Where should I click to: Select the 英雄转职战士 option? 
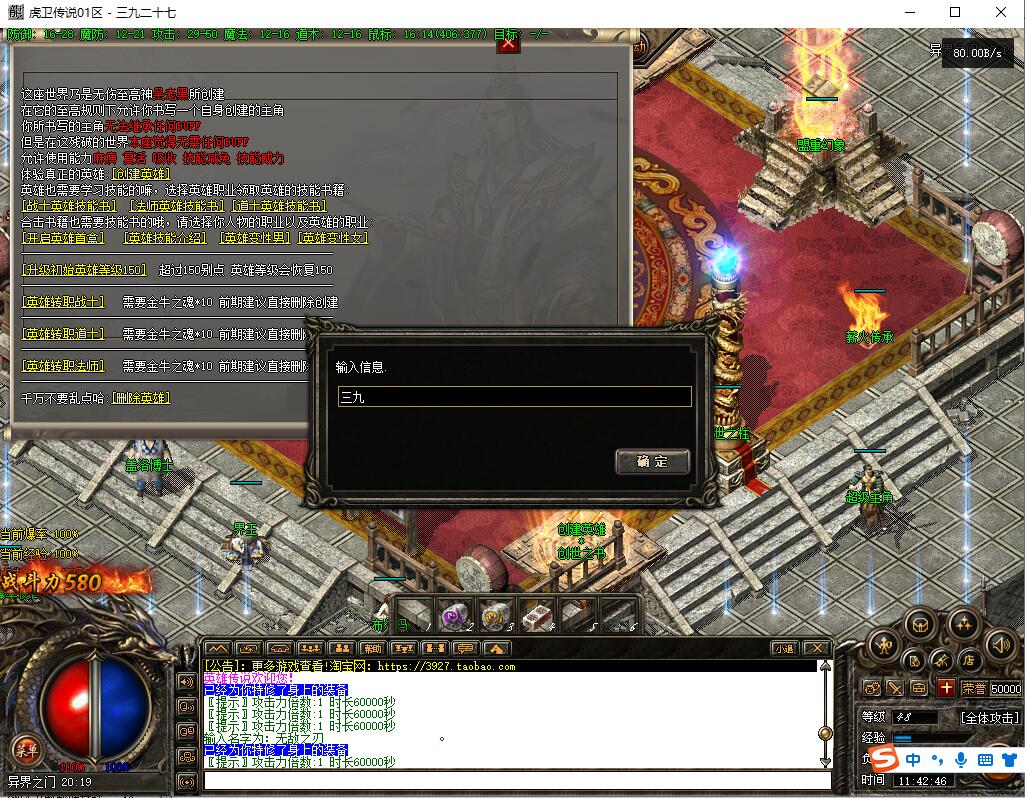[x=63, y=302]
